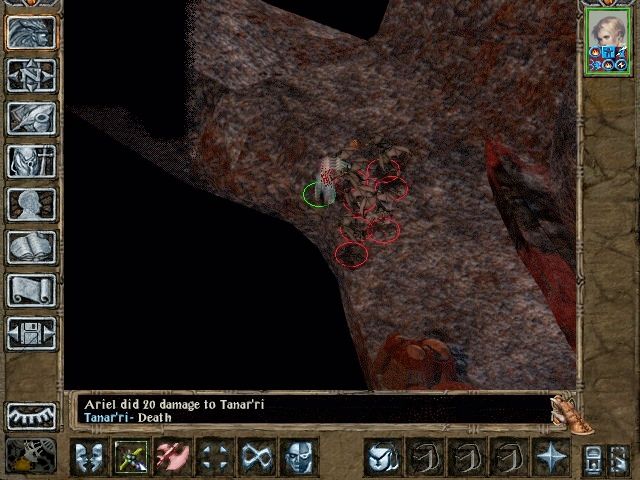Return to game with top sidebar button
This screenshot has height=480, width=640.
[x=31, y=32]
